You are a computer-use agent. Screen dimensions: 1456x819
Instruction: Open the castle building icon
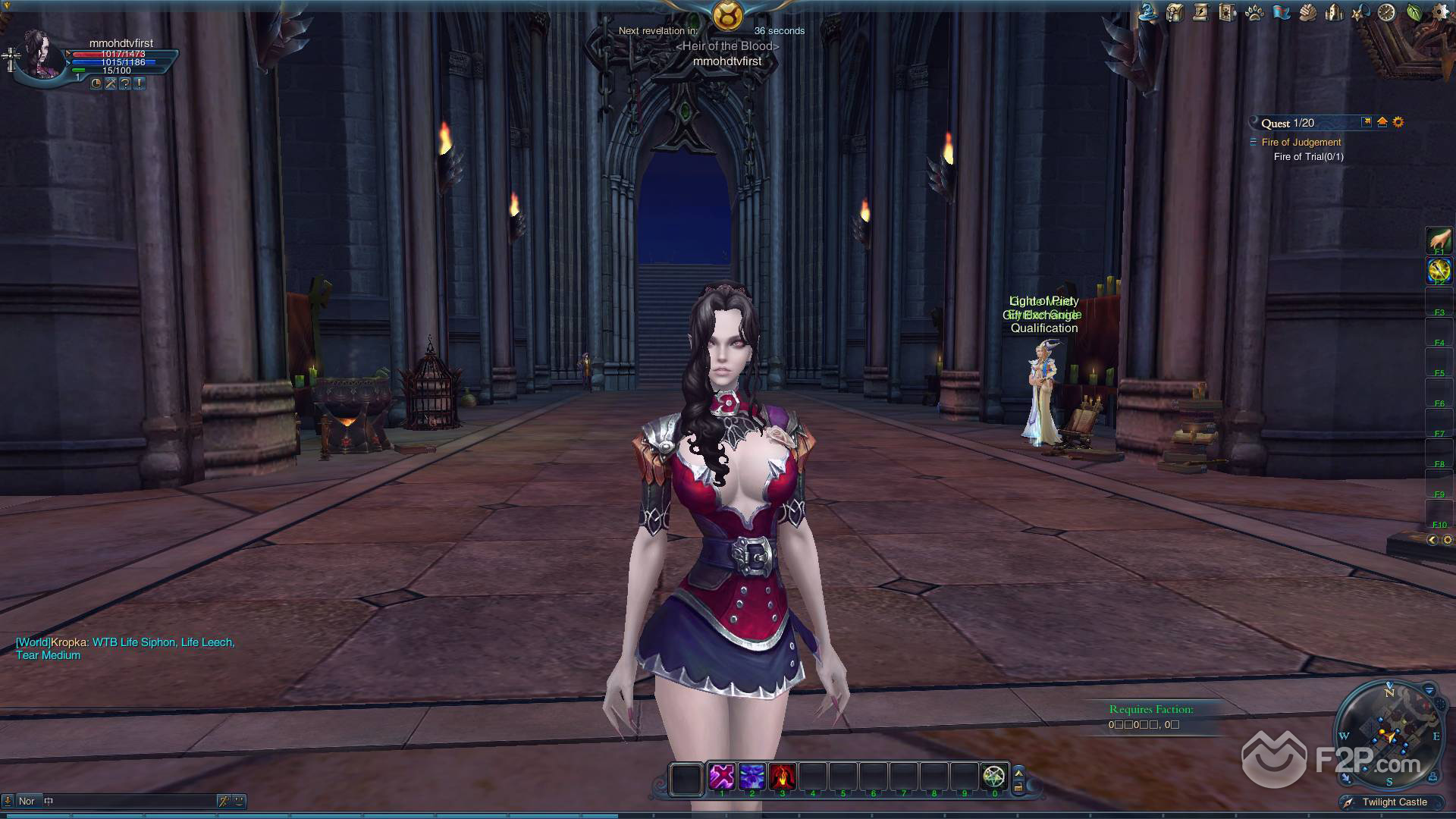point(1333,12)
